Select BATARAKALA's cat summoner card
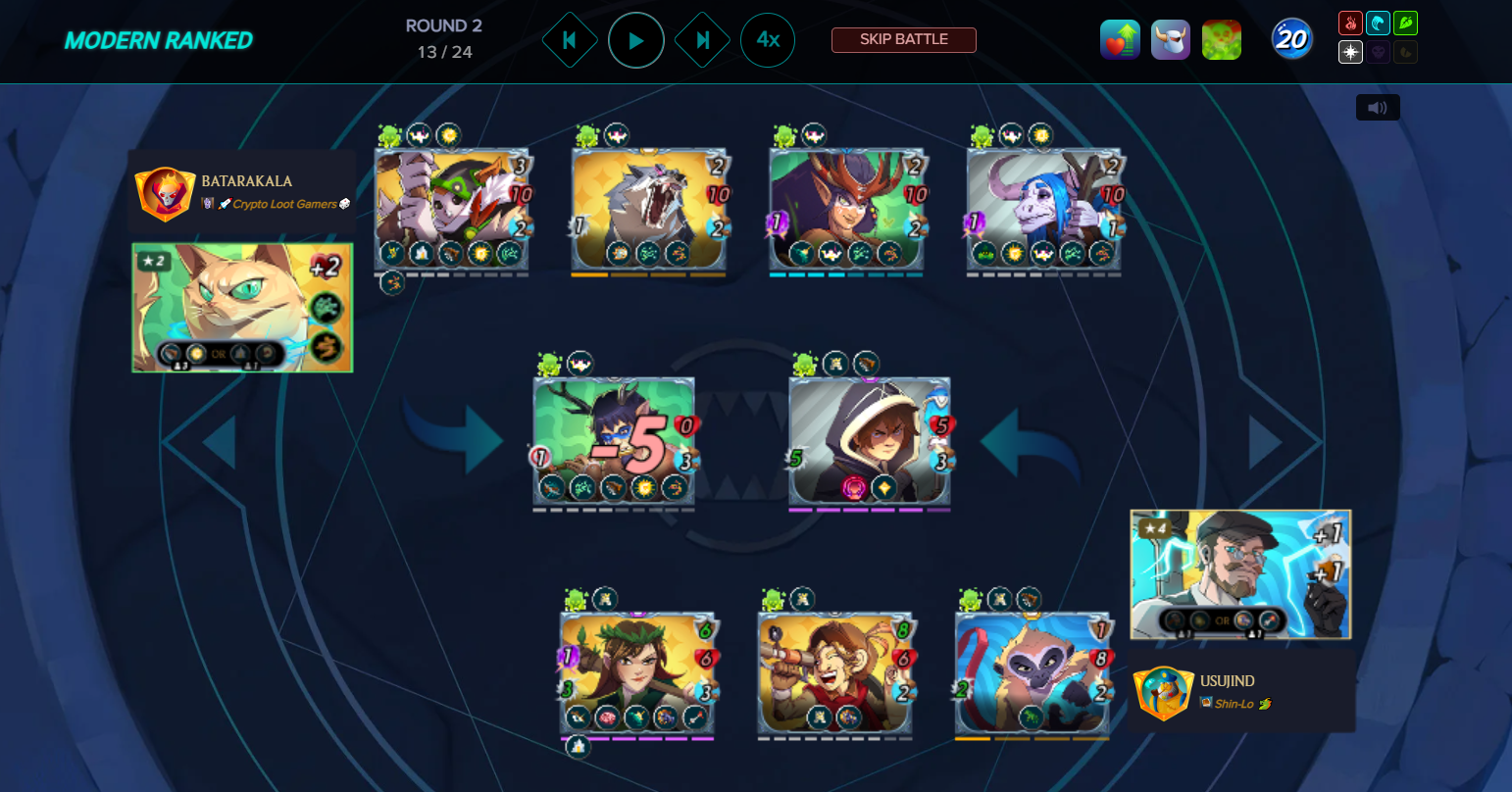Screen dimensions: 1512x792 (x=242, y=308)
